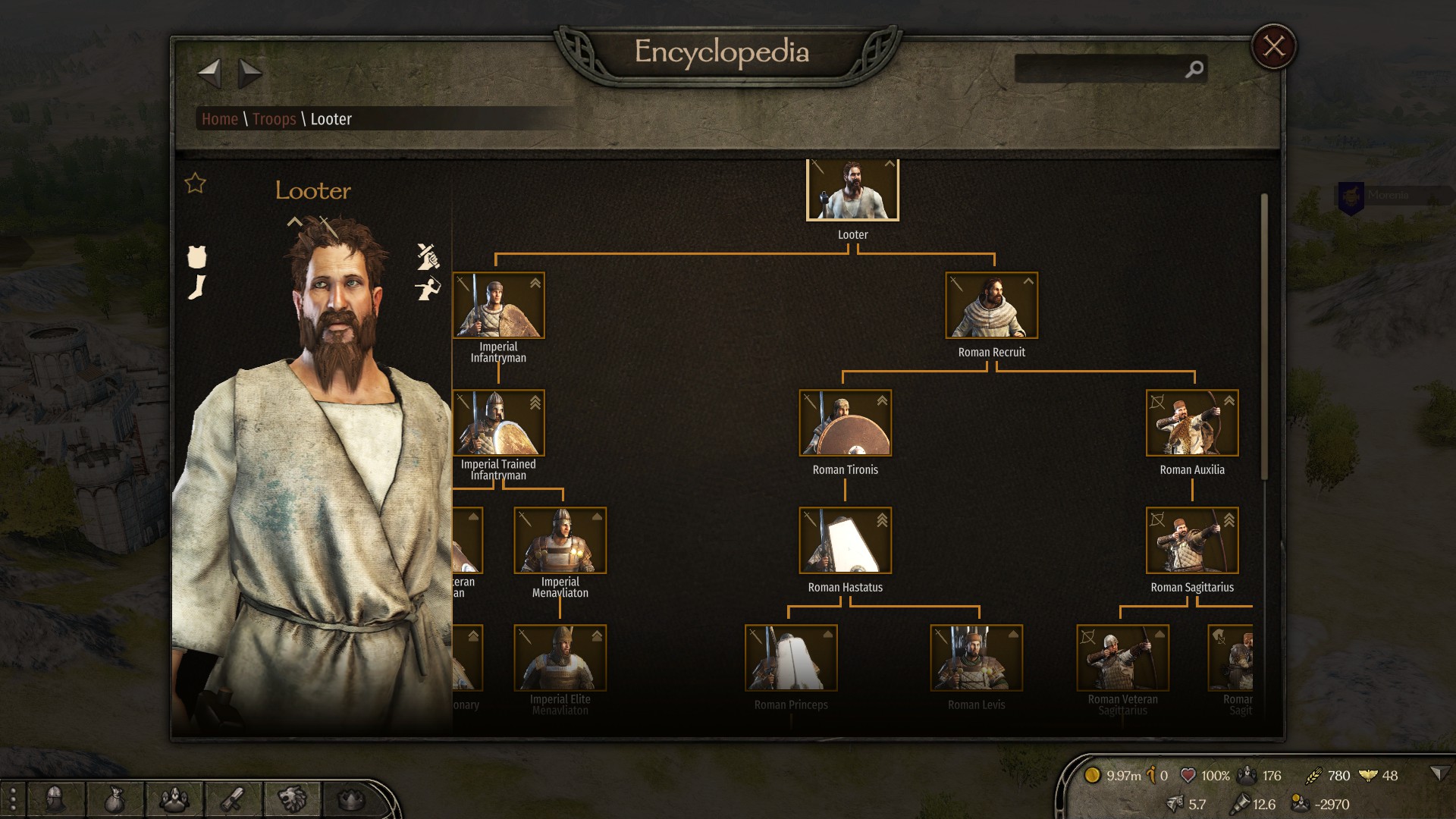Open the character helmet icon

55,799
